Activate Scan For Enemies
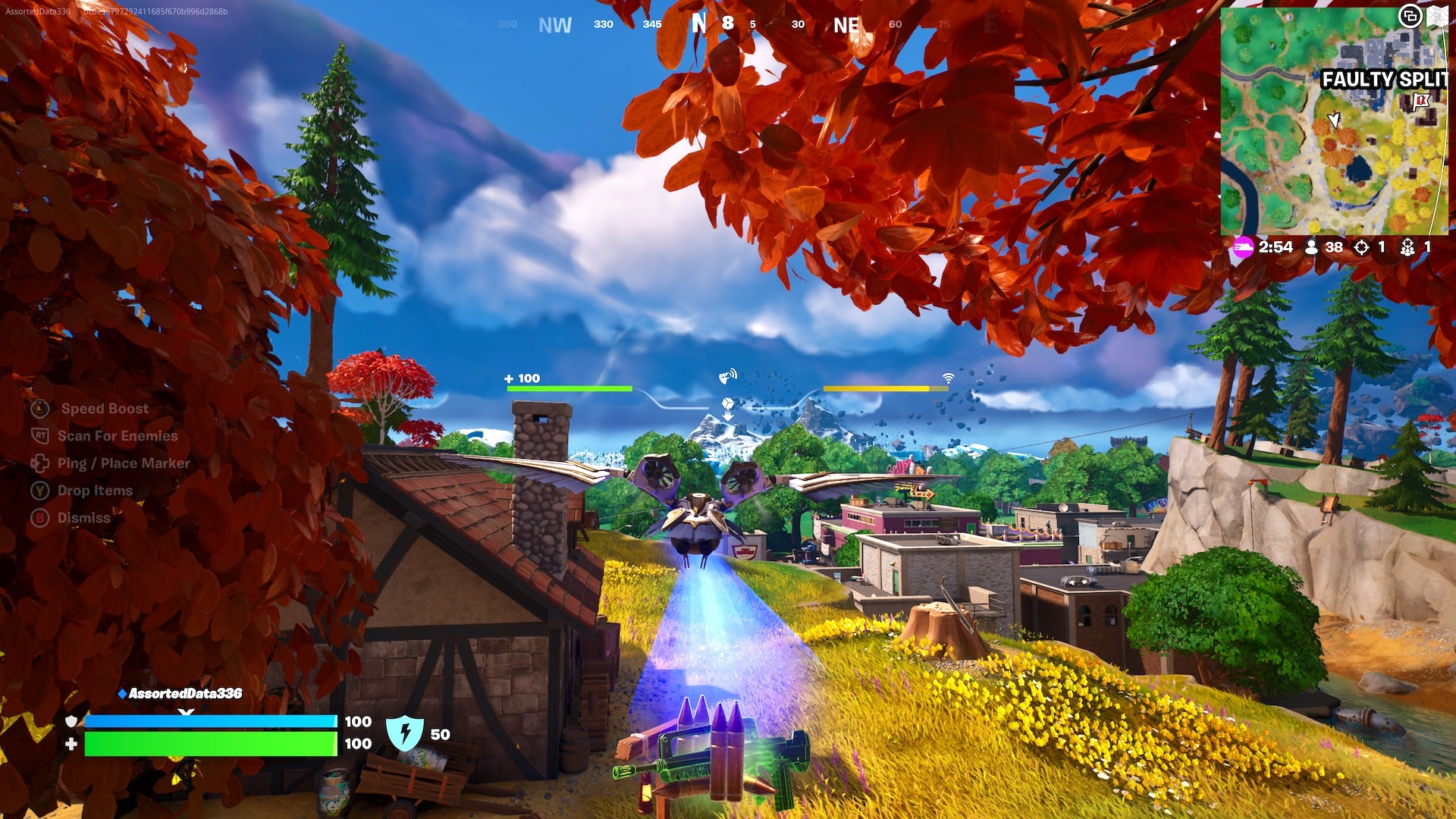 coord(118,435)
